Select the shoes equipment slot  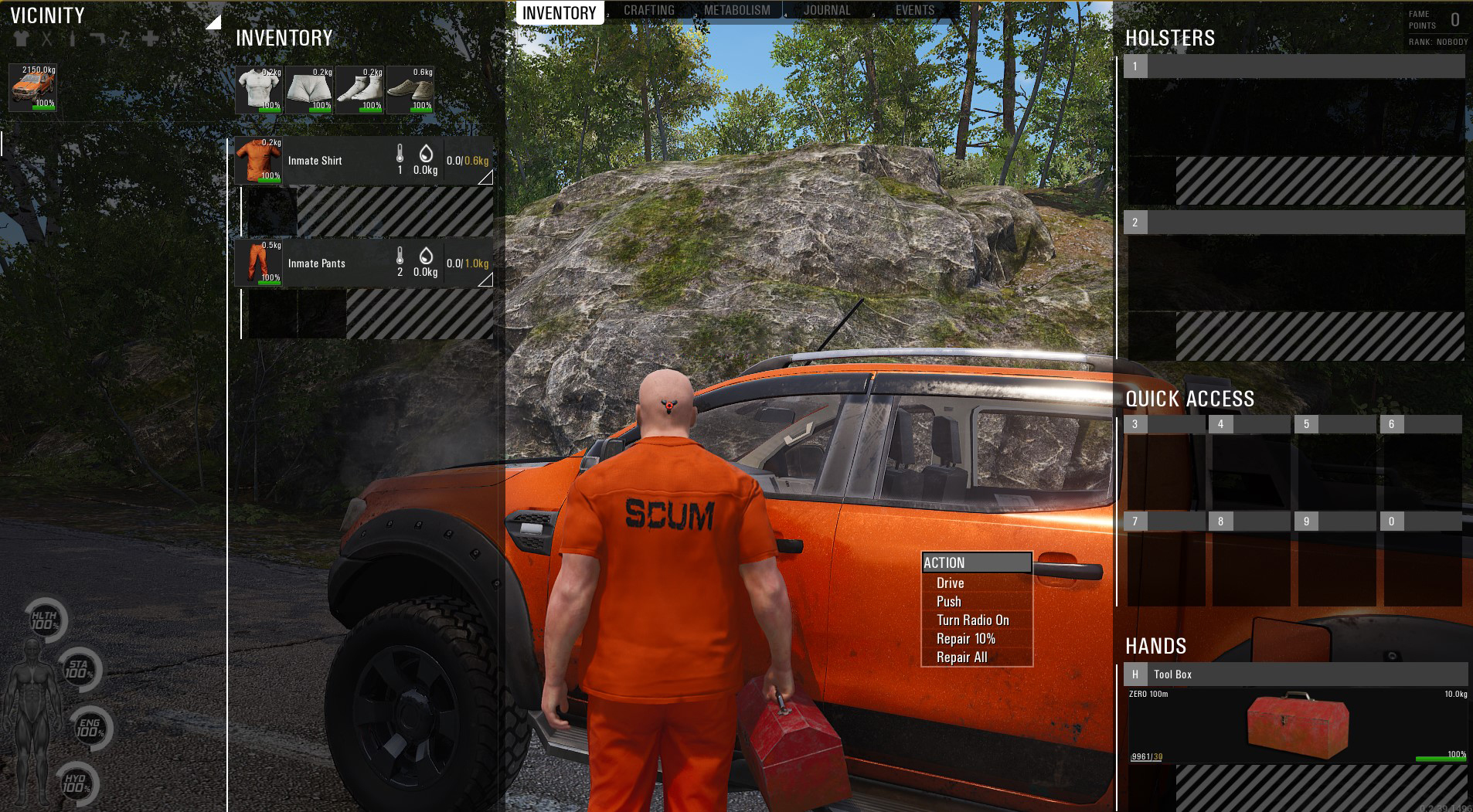[410, 90]
